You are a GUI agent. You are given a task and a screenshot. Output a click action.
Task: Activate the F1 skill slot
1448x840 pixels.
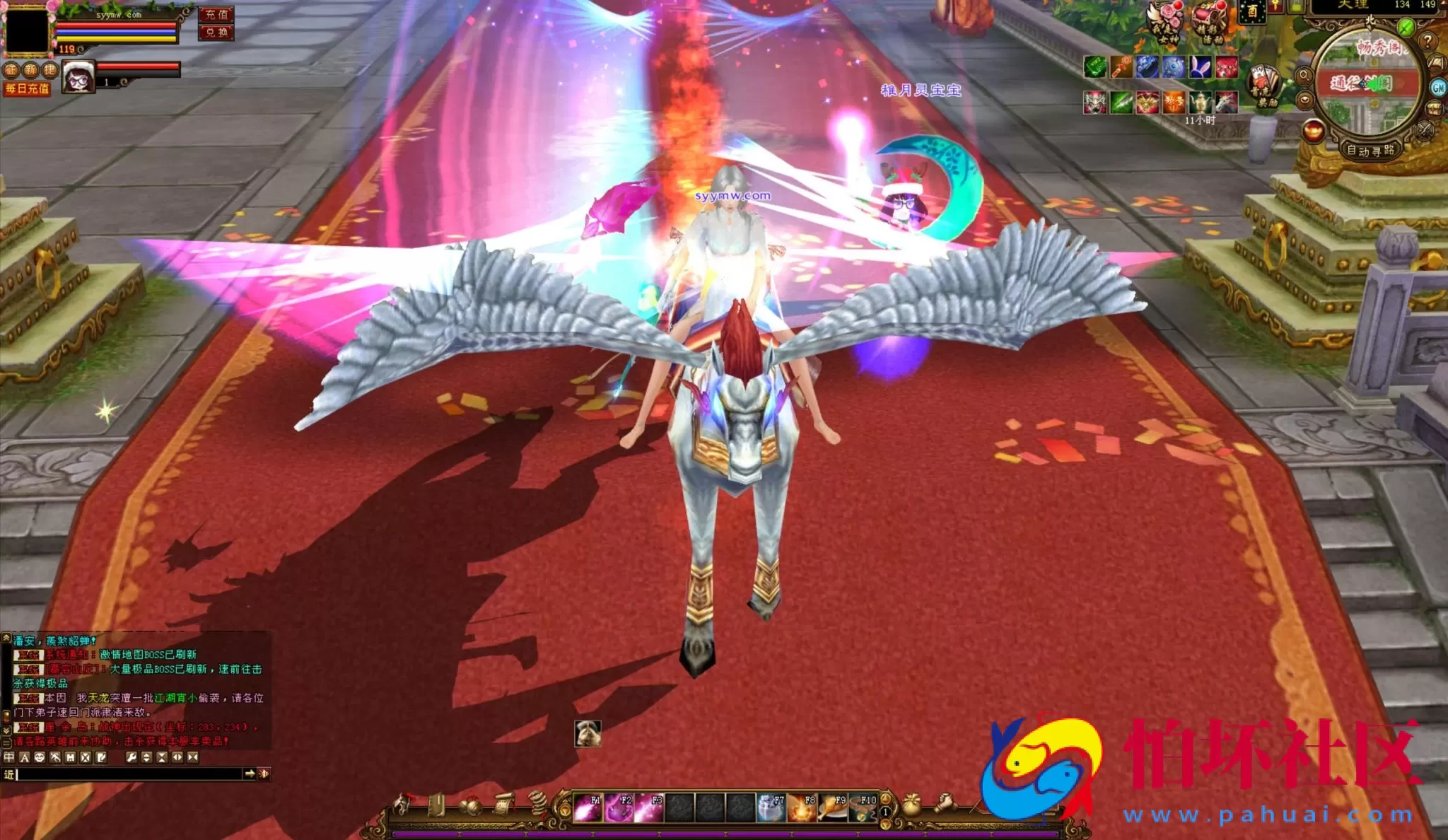tap(588, 808)
